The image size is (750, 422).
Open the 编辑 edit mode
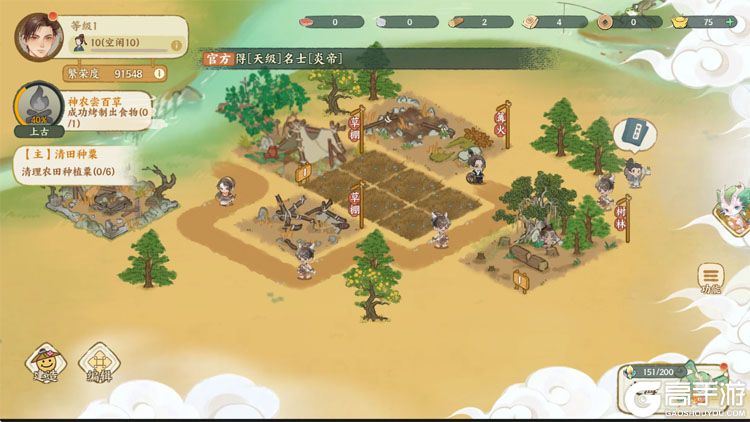(98, 364)
